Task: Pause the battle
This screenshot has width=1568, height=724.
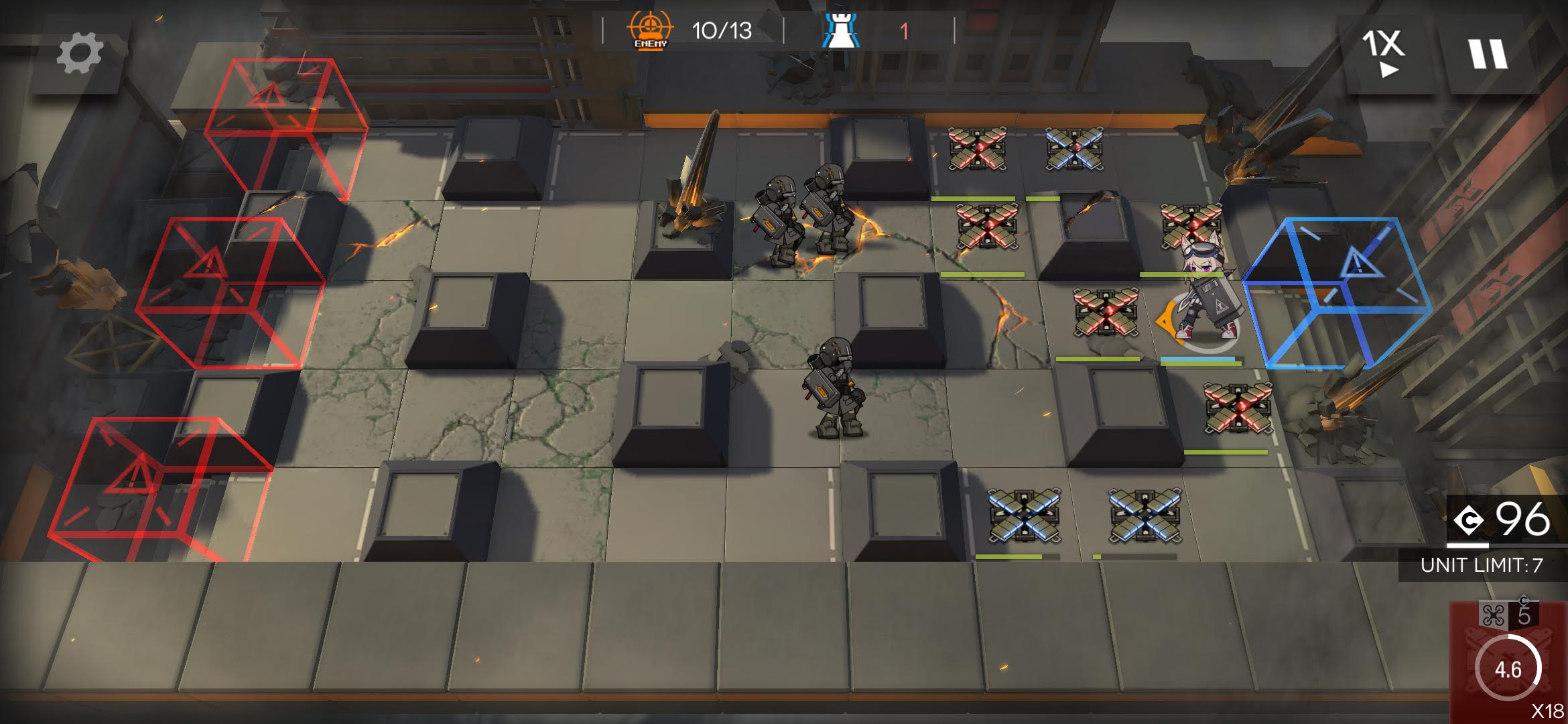Action: pyautogui.click(x=1488, y=54)
